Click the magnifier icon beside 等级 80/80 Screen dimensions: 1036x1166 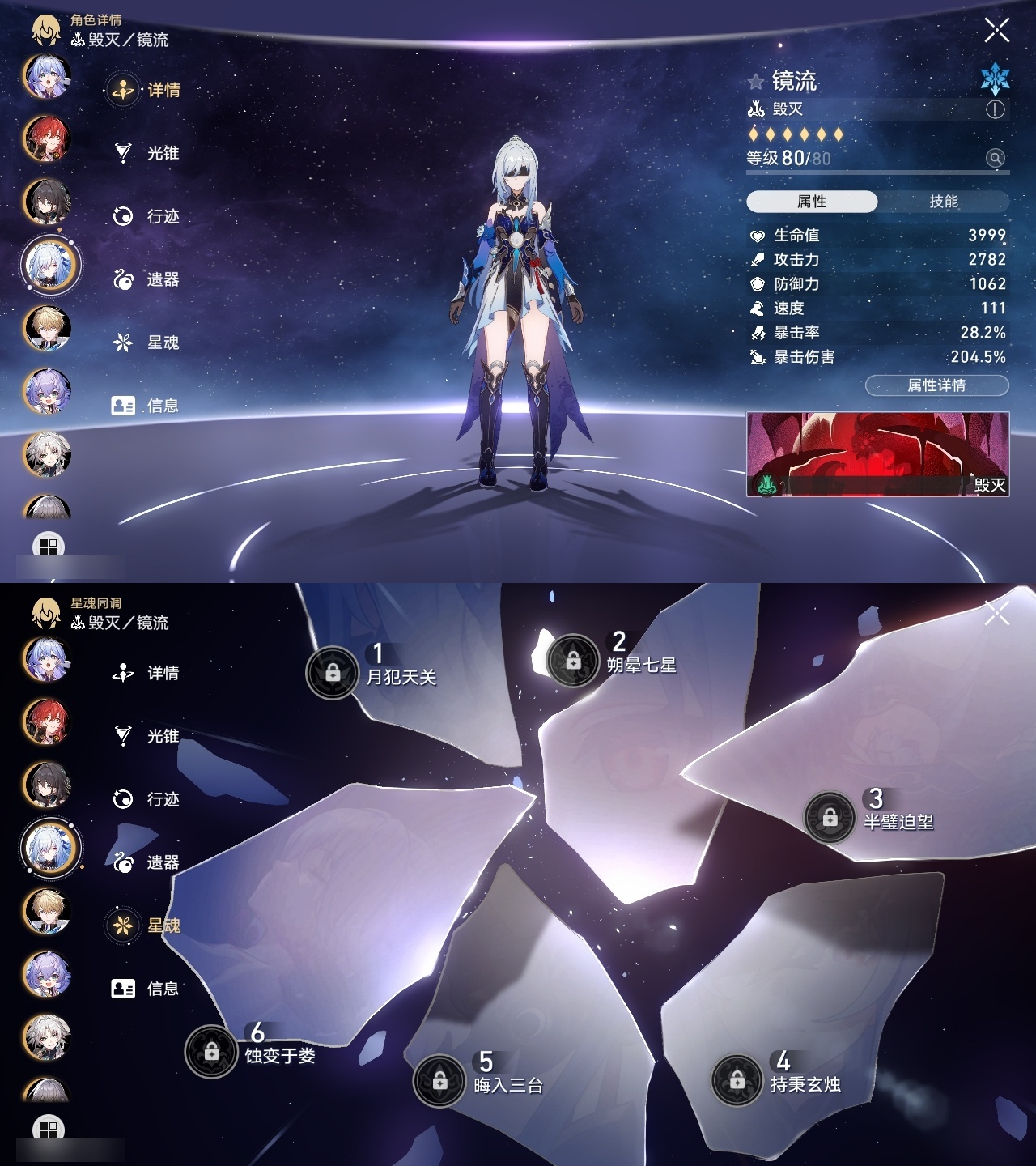click(994, 156)
